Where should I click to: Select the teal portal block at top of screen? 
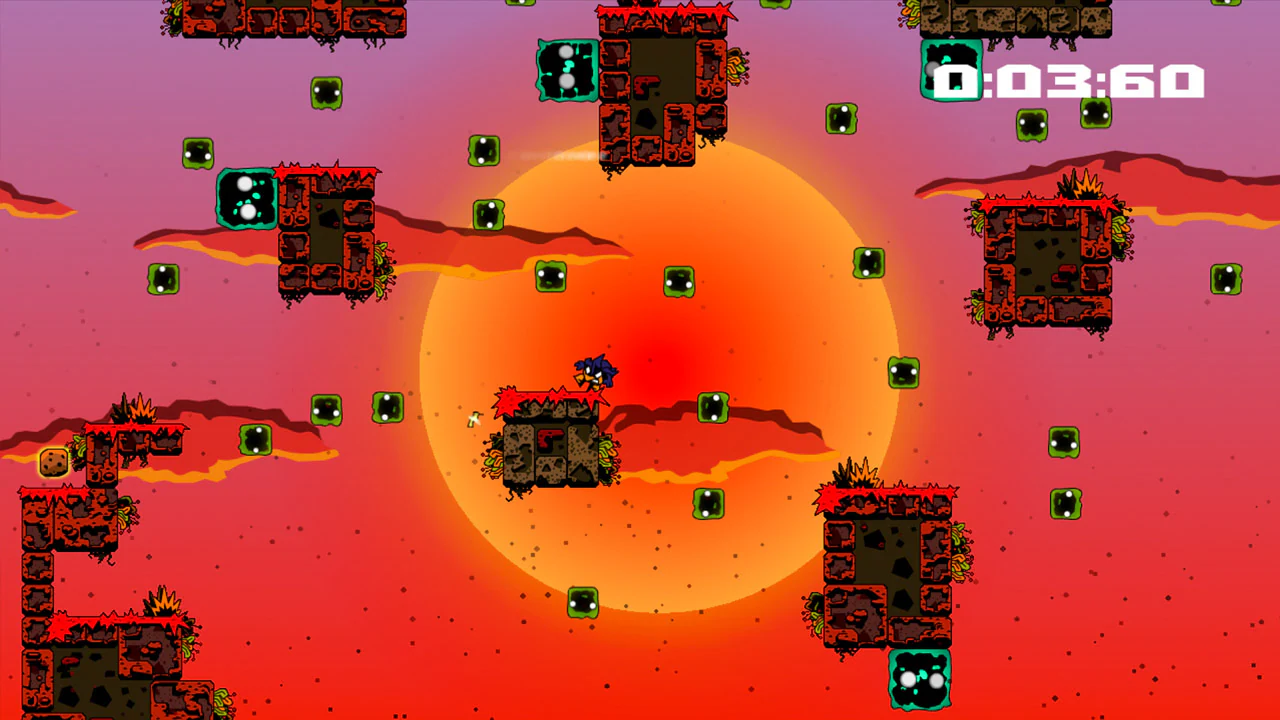click(x=566, y=68)
